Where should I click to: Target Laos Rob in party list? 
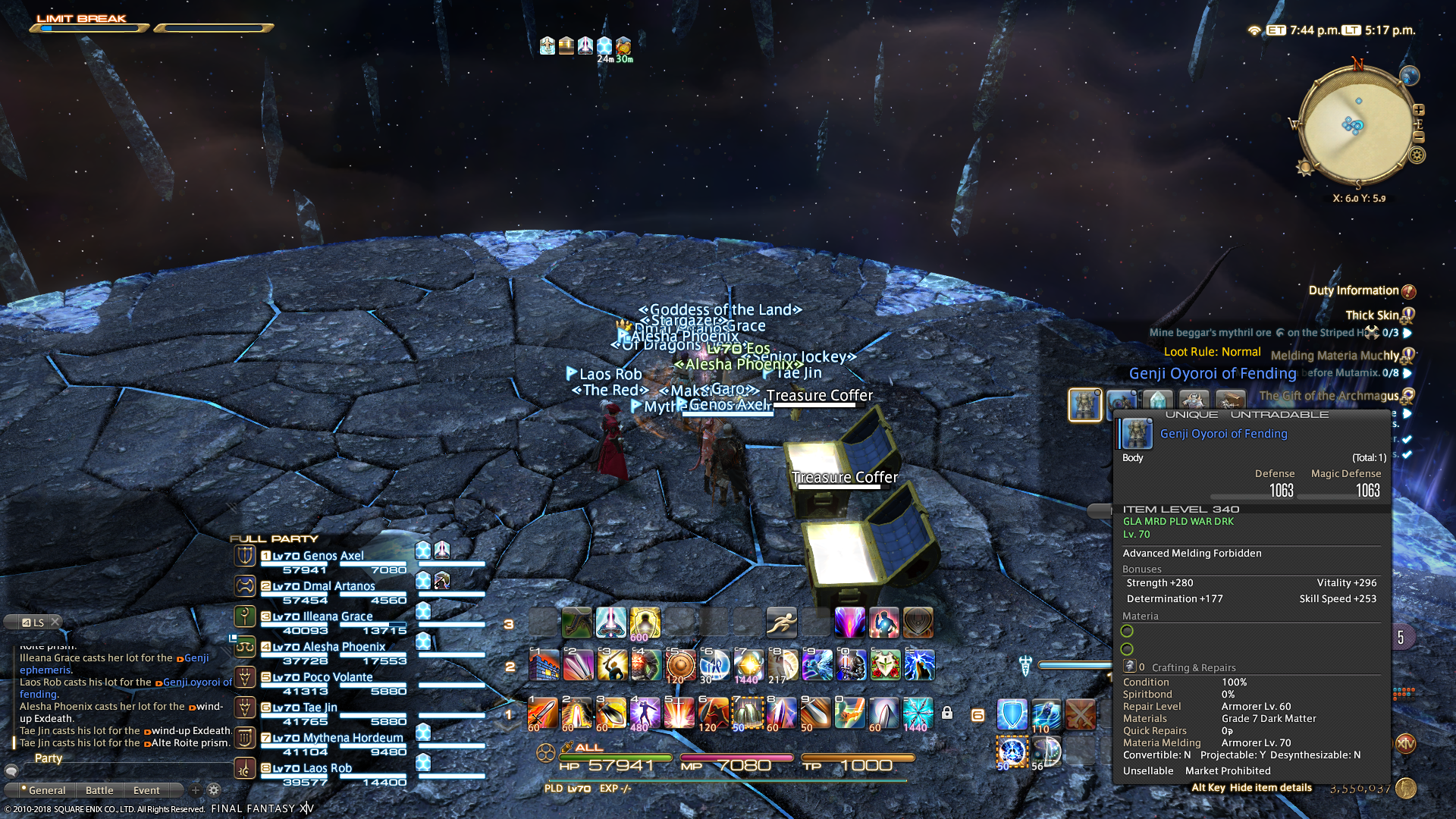(x=327, y=768)
